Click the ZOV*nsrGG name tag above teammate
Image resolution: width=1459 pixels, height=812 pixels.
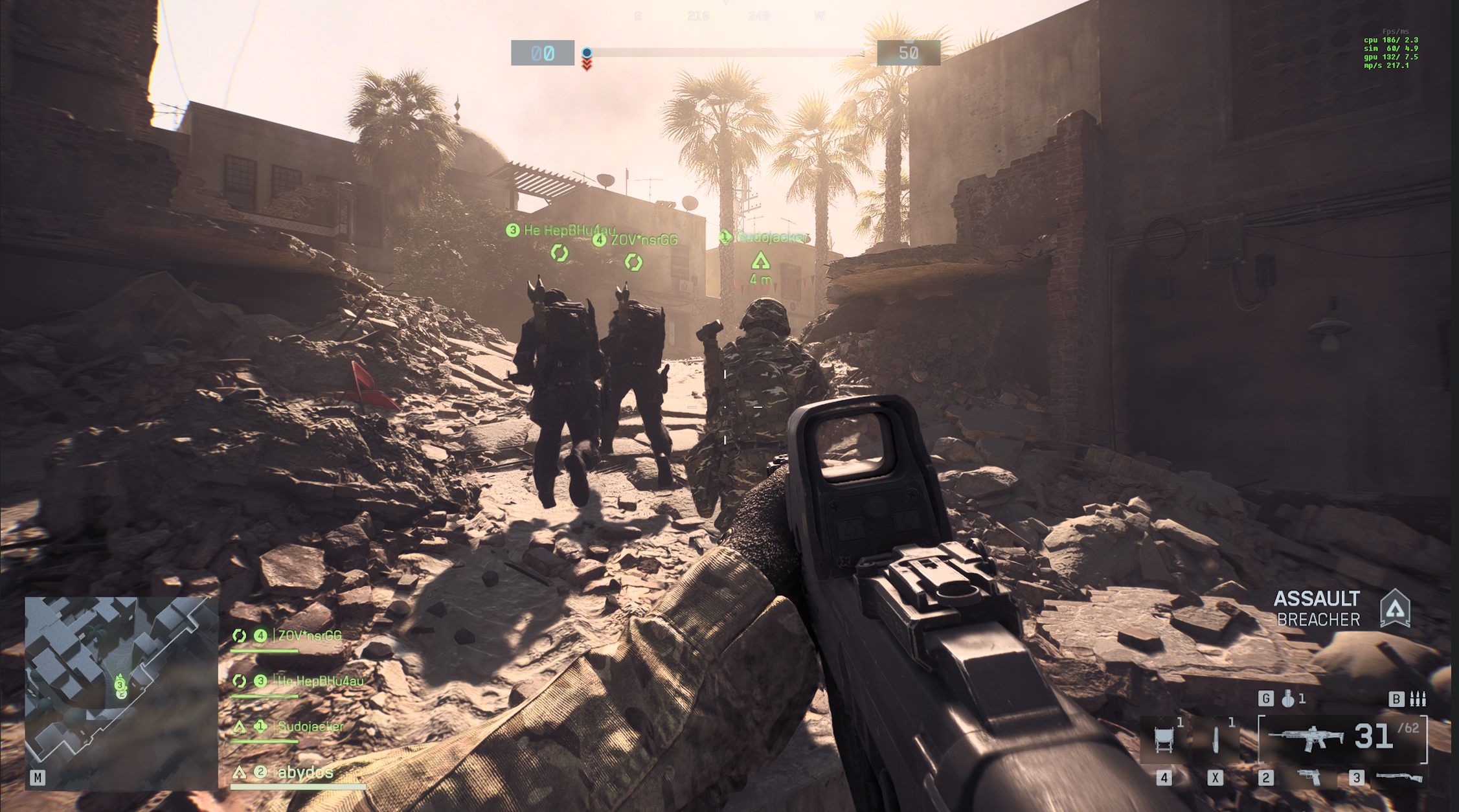(643, 240)
